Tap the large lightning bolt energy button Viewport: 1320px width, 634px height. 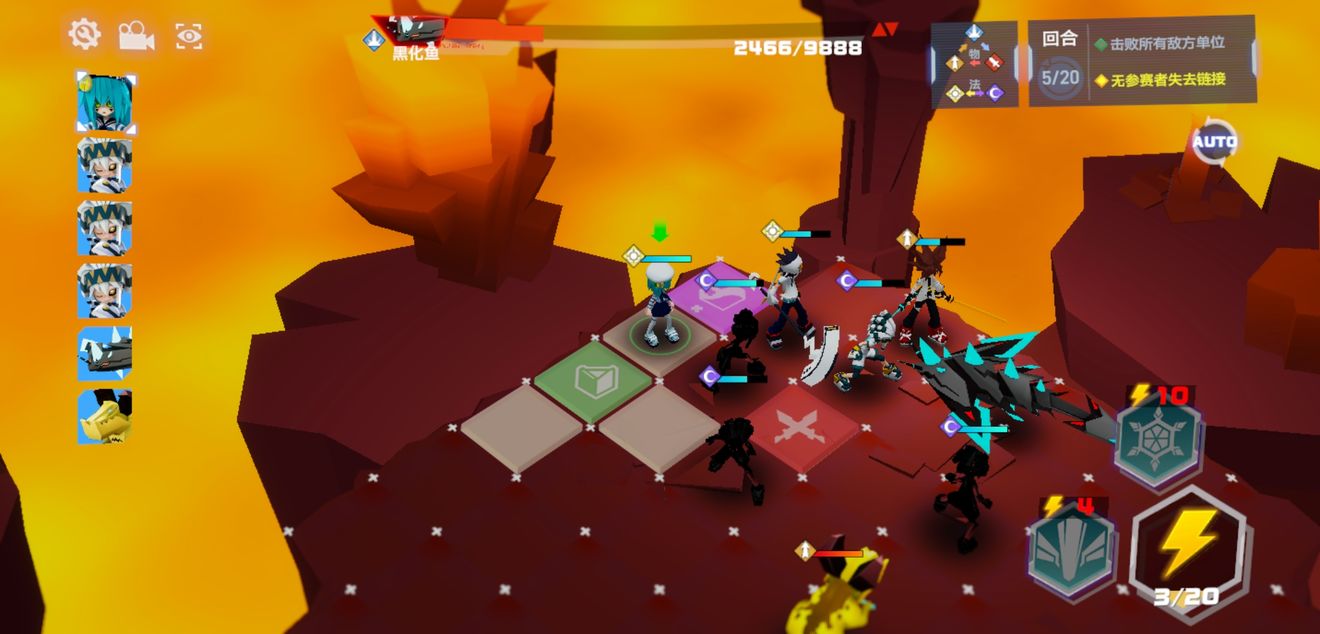point(1187,546)
